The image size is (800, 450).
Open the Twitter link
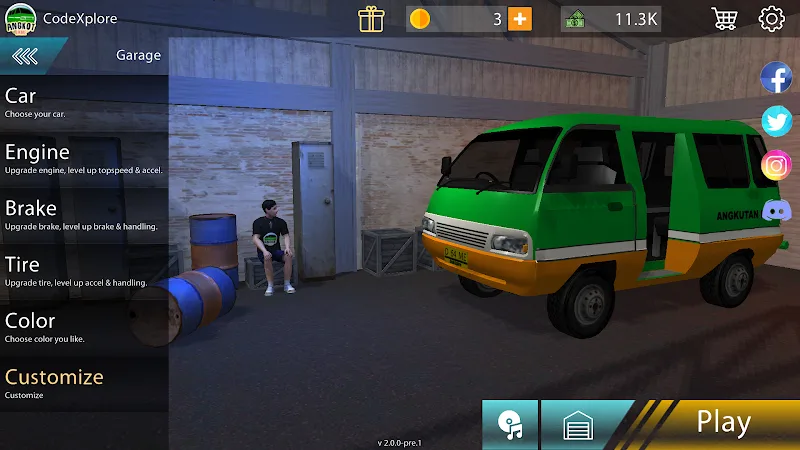[x=776, y=121]
